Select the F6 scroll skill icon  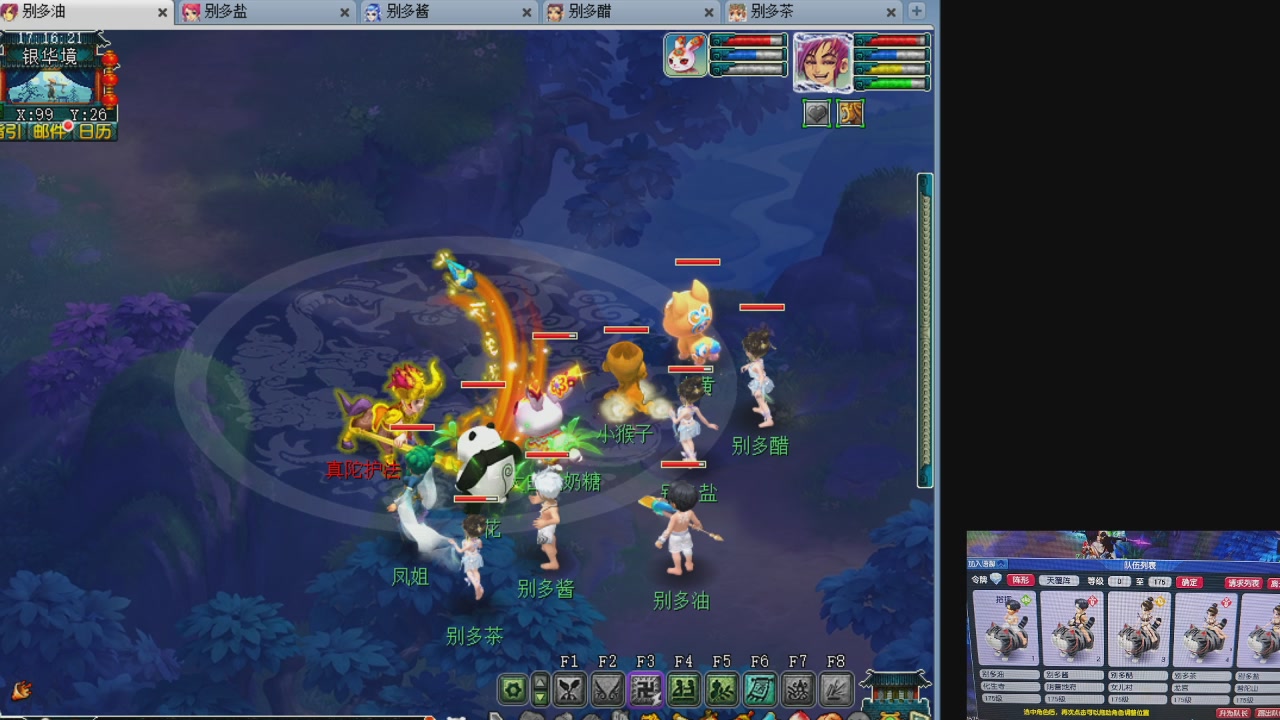tap(760, 688)
